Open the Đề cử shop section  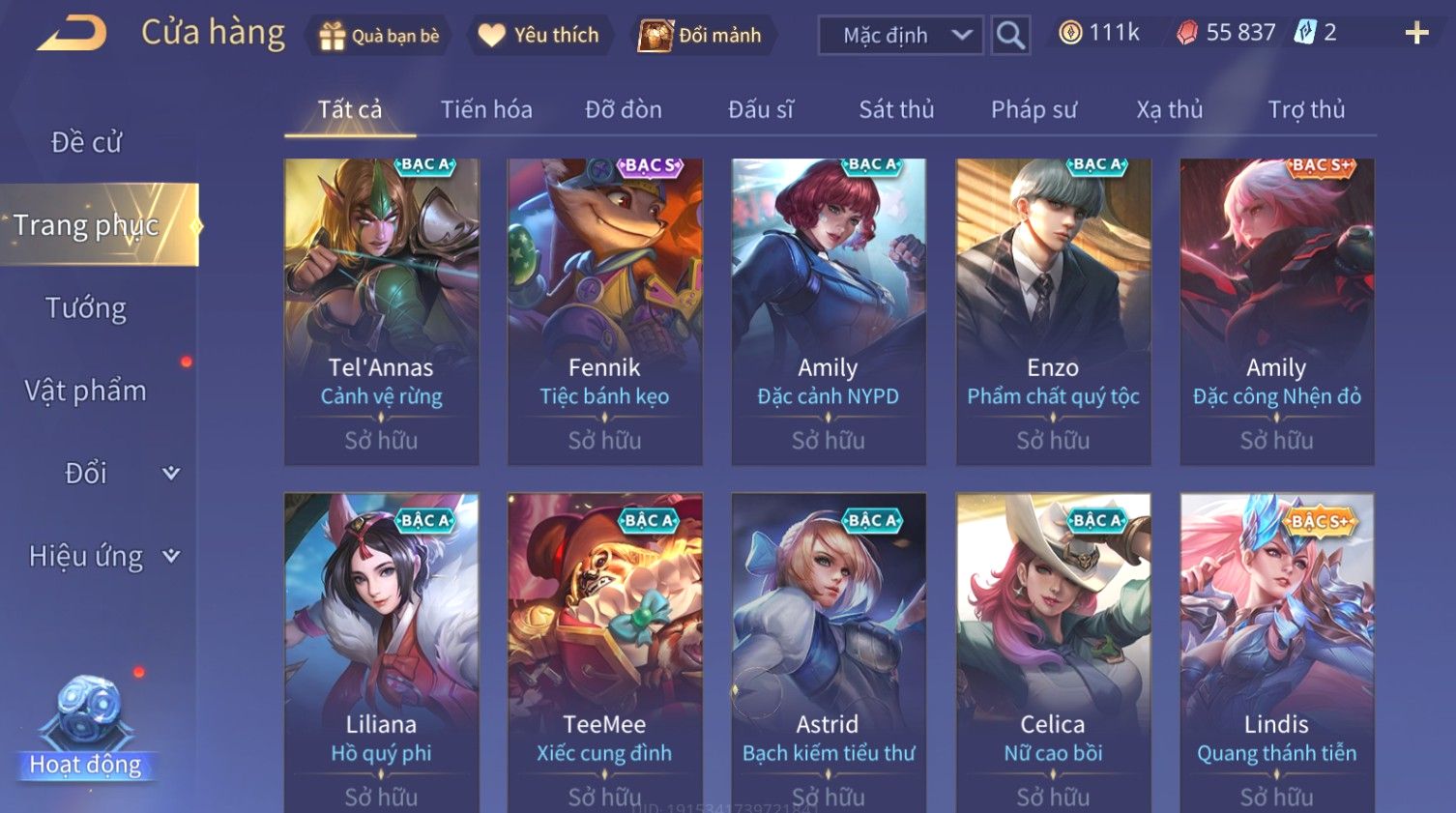[x=87, y=142]
